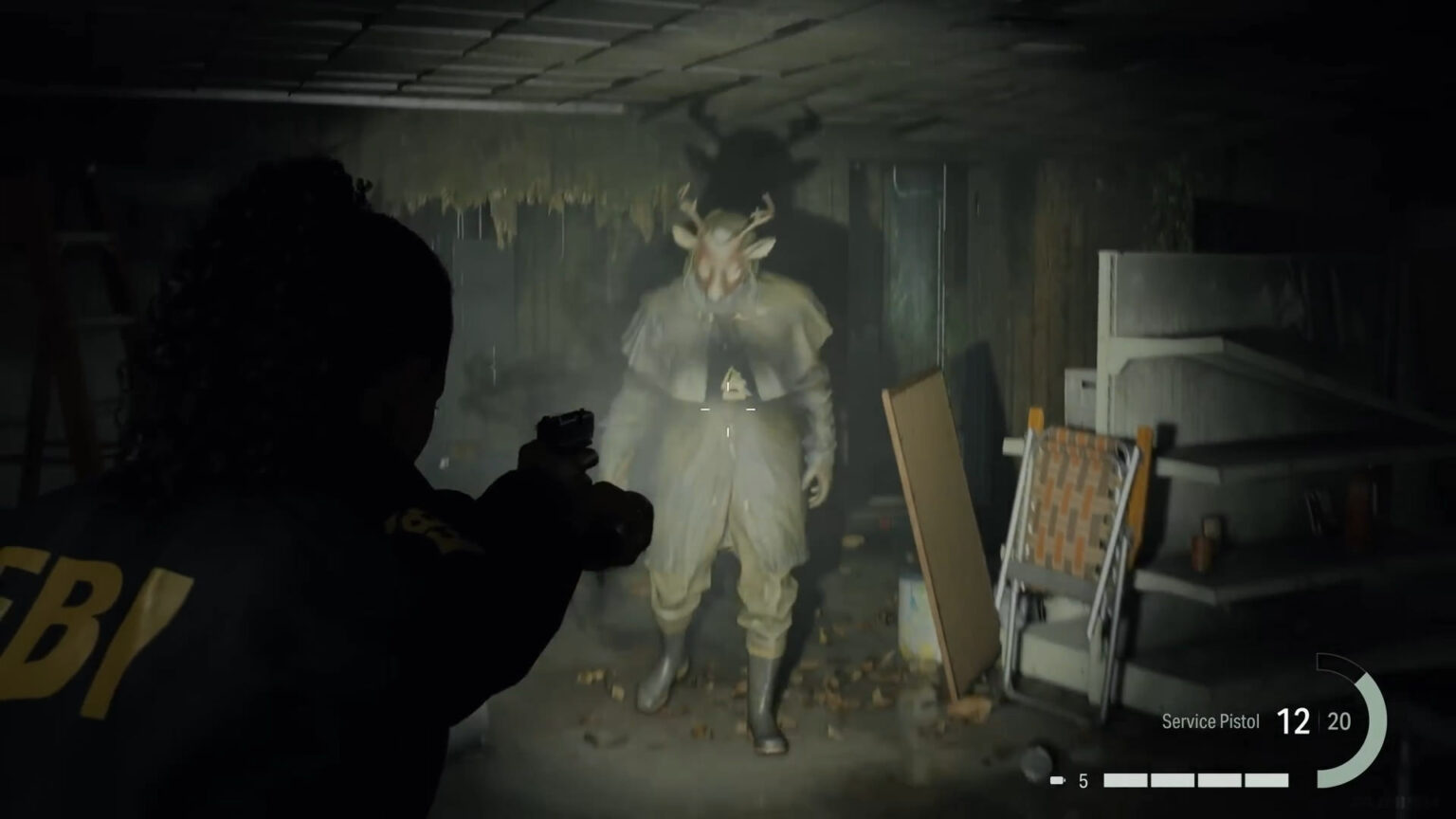Click the flashlight battery icon in the HUD

coord(1058,779)
